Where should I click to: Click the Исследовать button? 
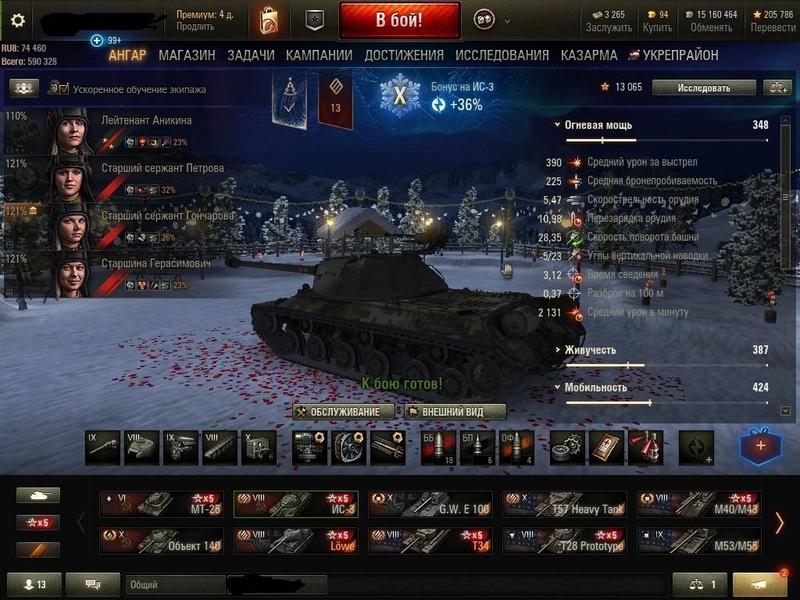(x=704, y=88)
